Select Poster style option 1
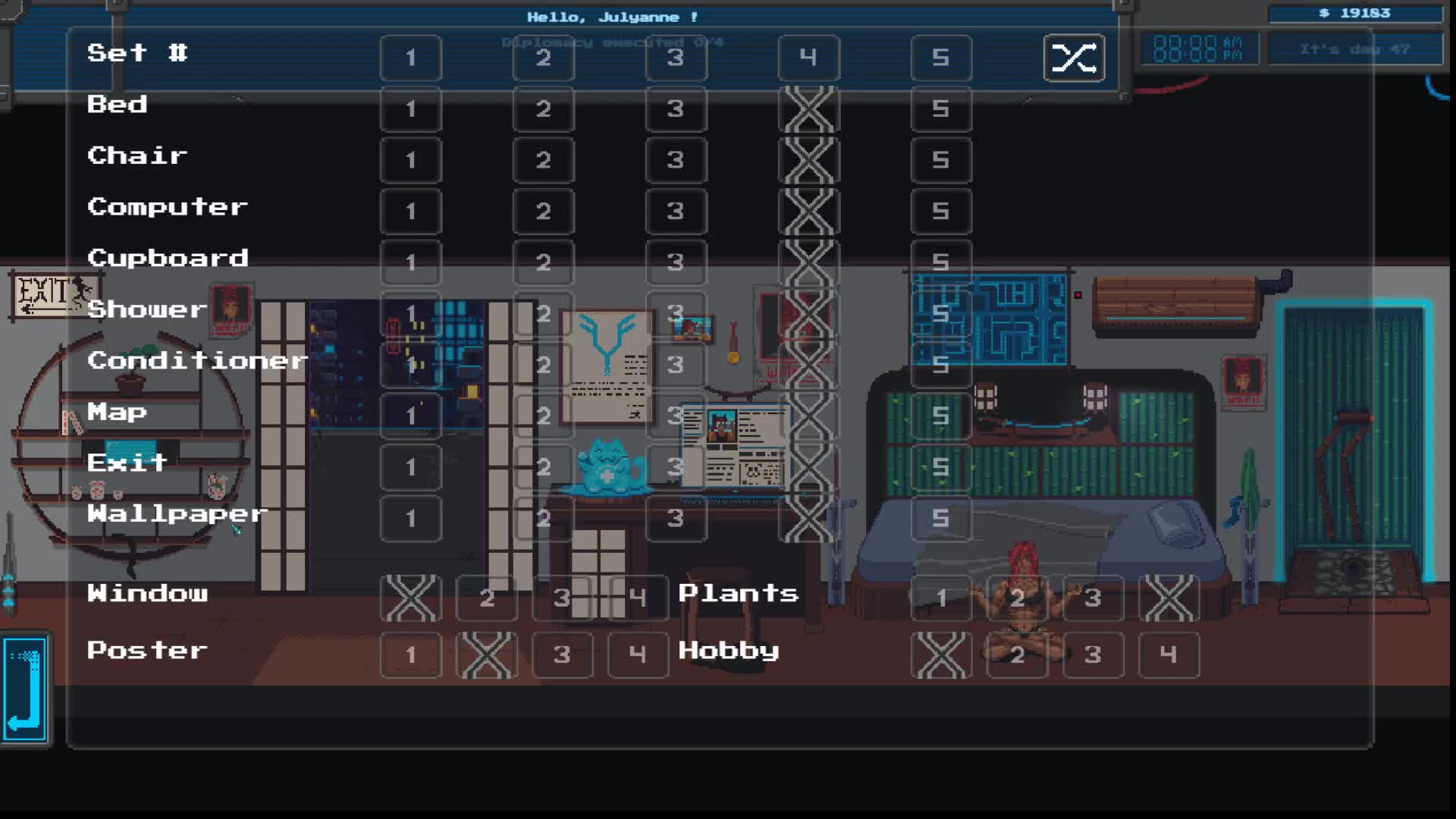The width and height of the screenshot is (1456, 819). pos(410,654)
